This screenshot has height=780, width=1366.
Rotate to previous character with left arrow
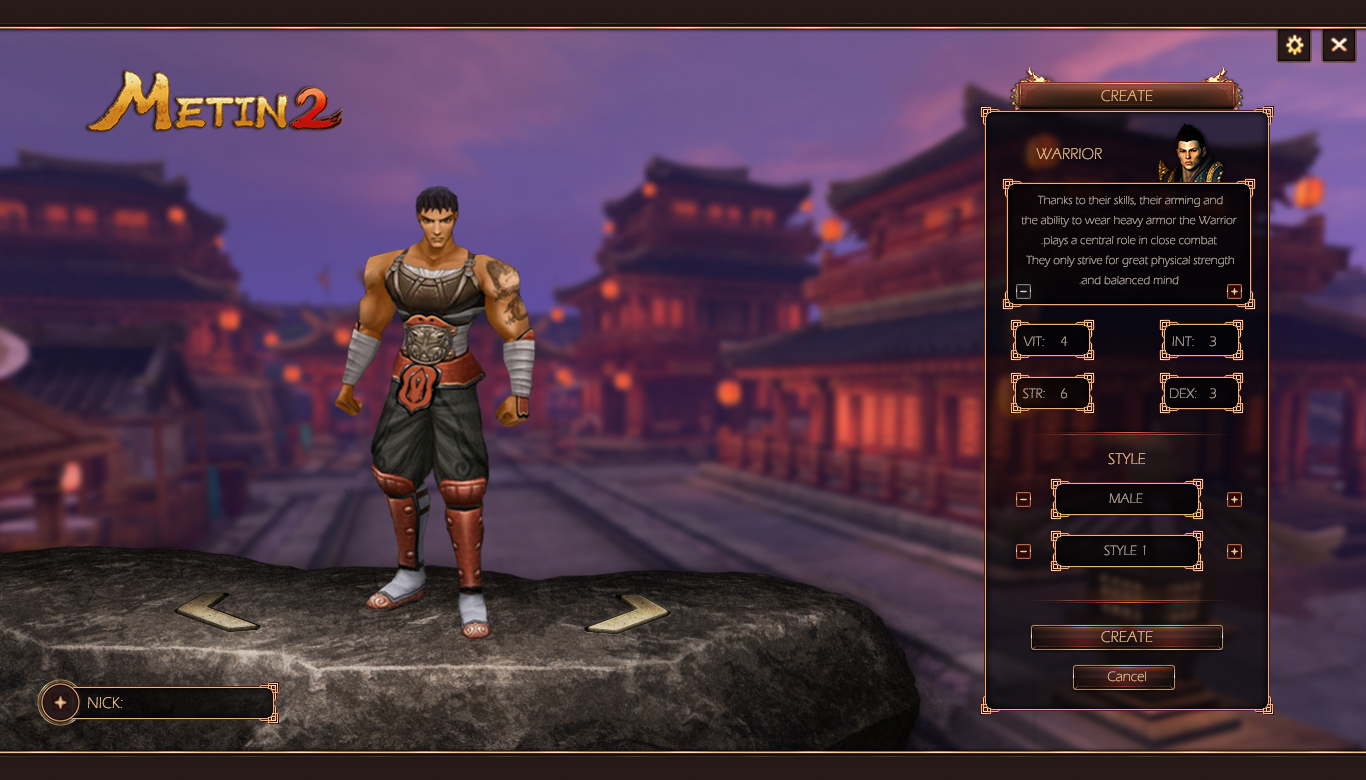[217, 611]
